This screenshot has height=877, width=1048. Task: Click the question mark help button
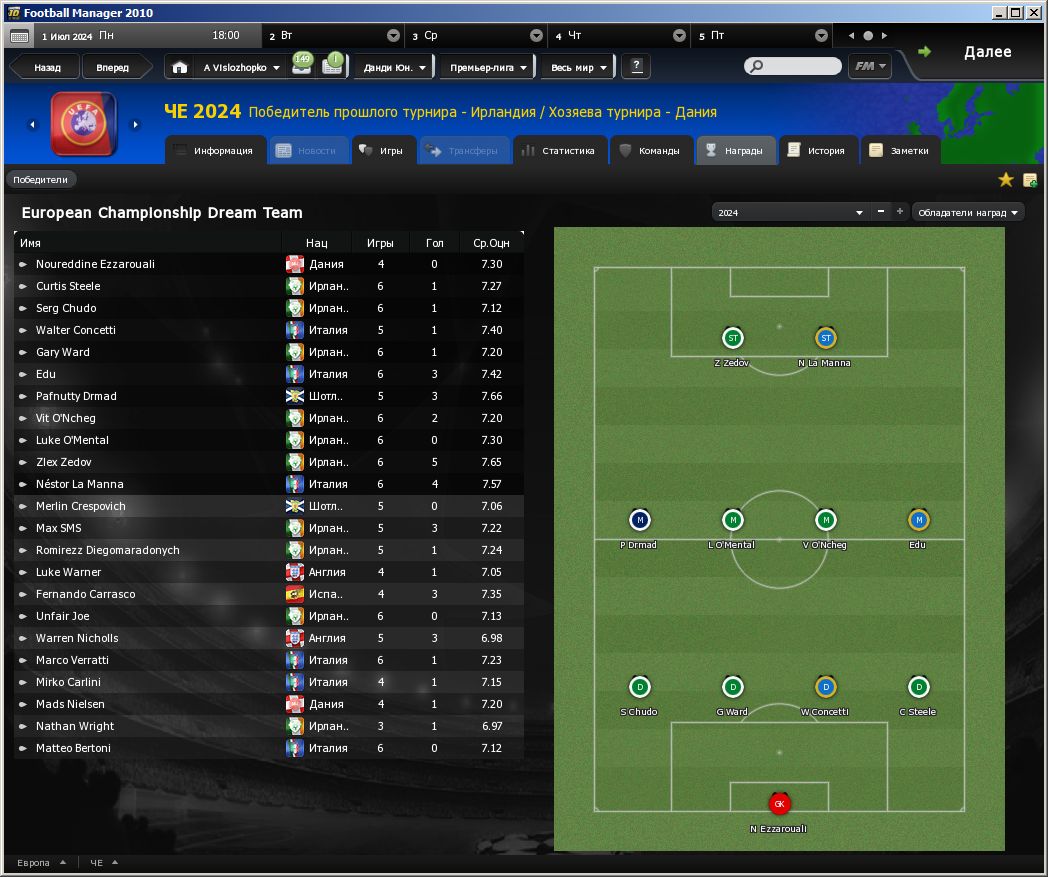coord(636,67)
